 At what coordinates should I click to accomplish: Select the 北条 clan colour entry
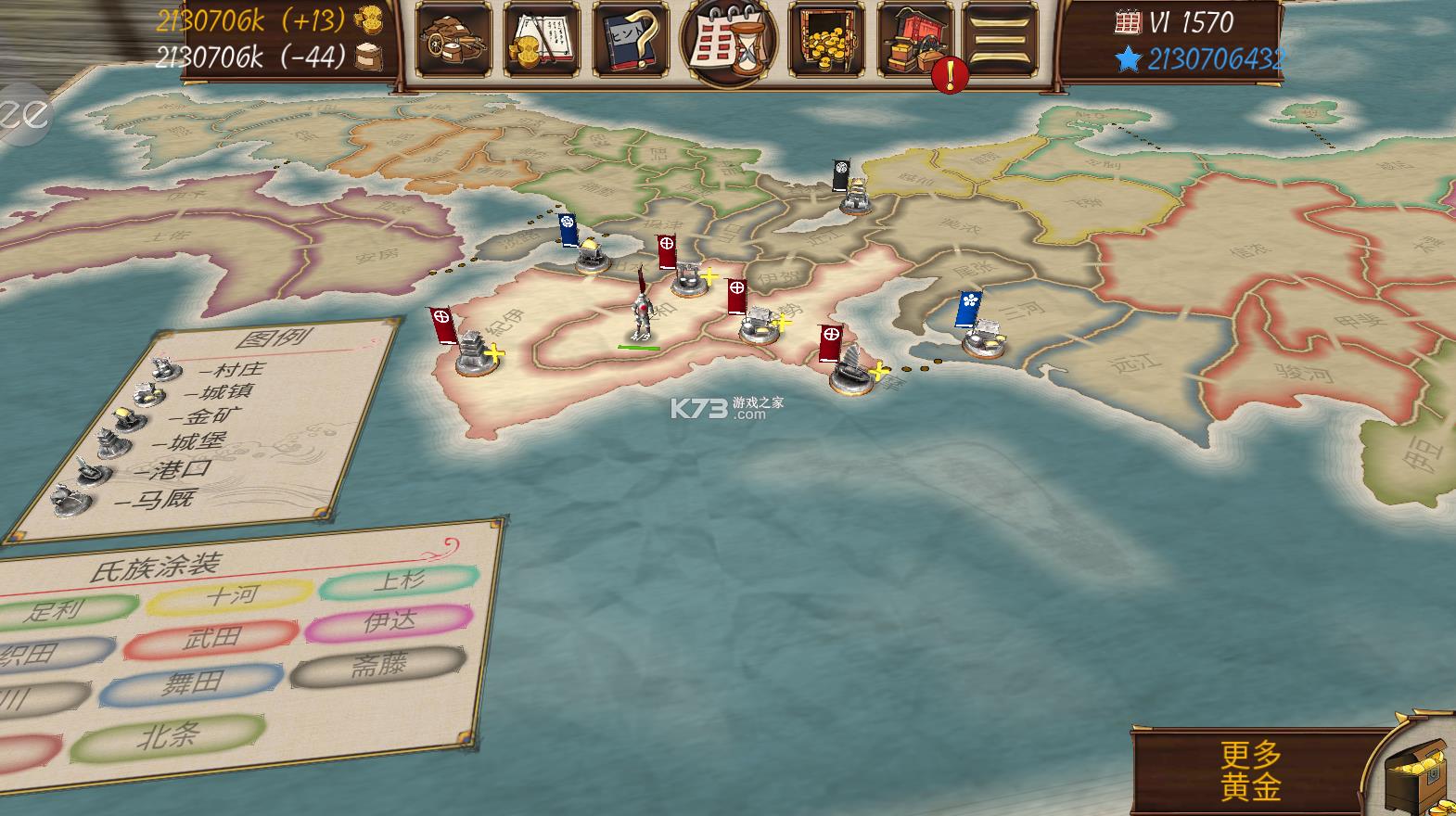[168, 738]
